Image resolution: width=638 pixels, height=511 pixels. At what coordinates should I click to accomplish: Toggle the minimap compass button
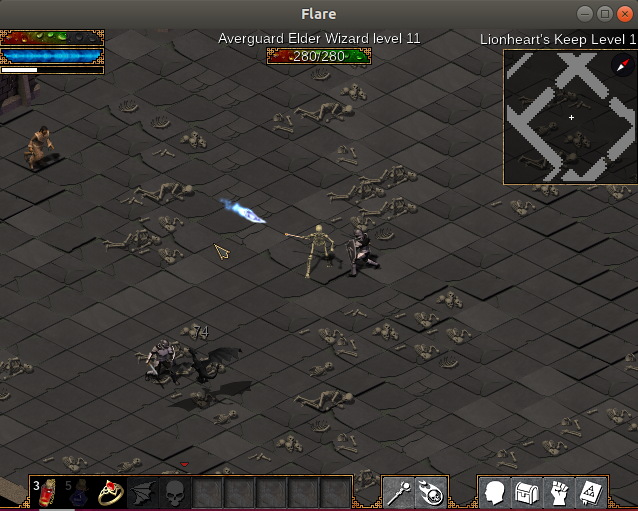[x=621, y=66]
